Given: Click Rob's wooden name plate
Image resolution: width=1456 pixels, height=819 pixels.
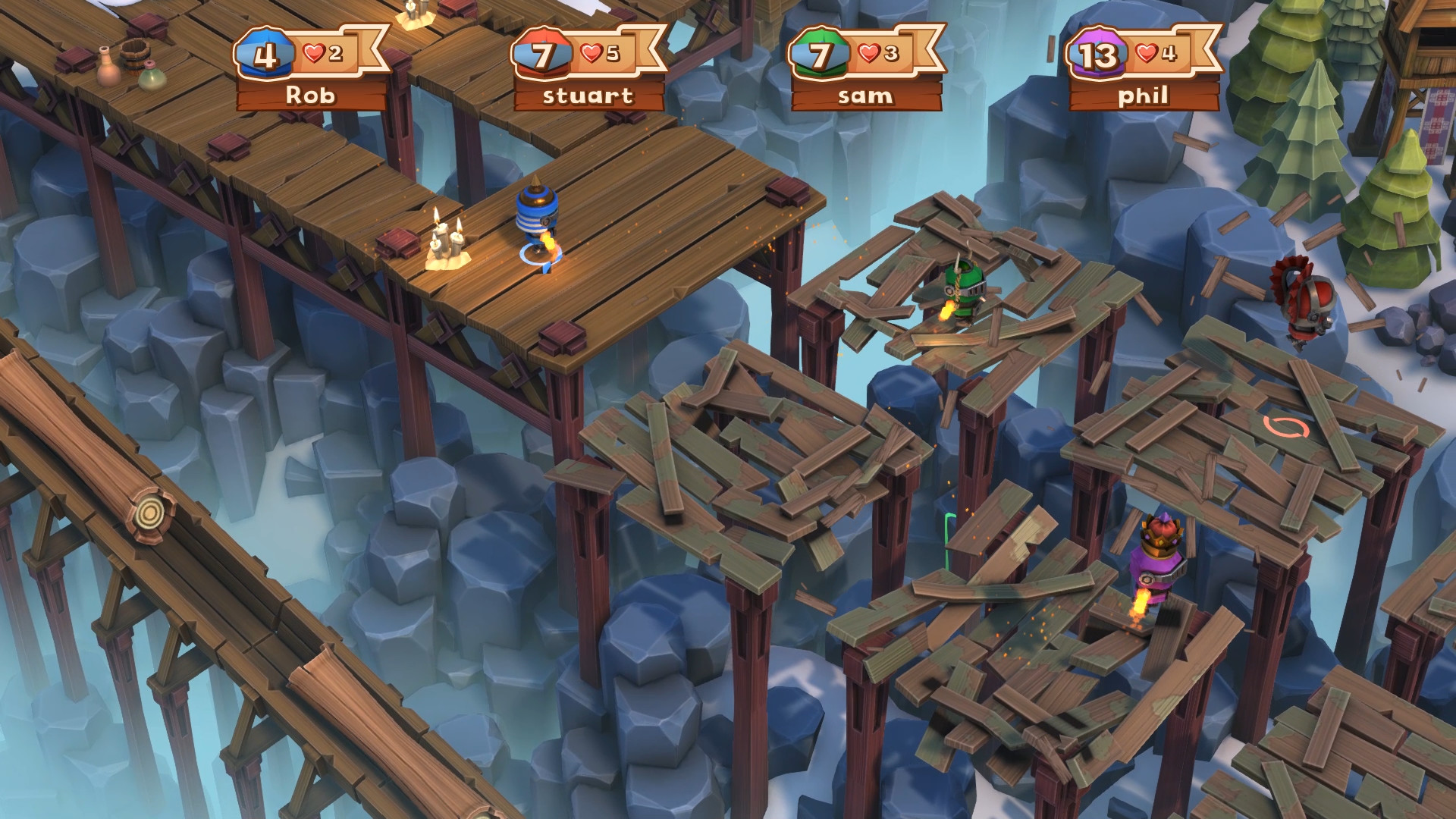Looking at the screenshot, I should click(x=311, y=96).
